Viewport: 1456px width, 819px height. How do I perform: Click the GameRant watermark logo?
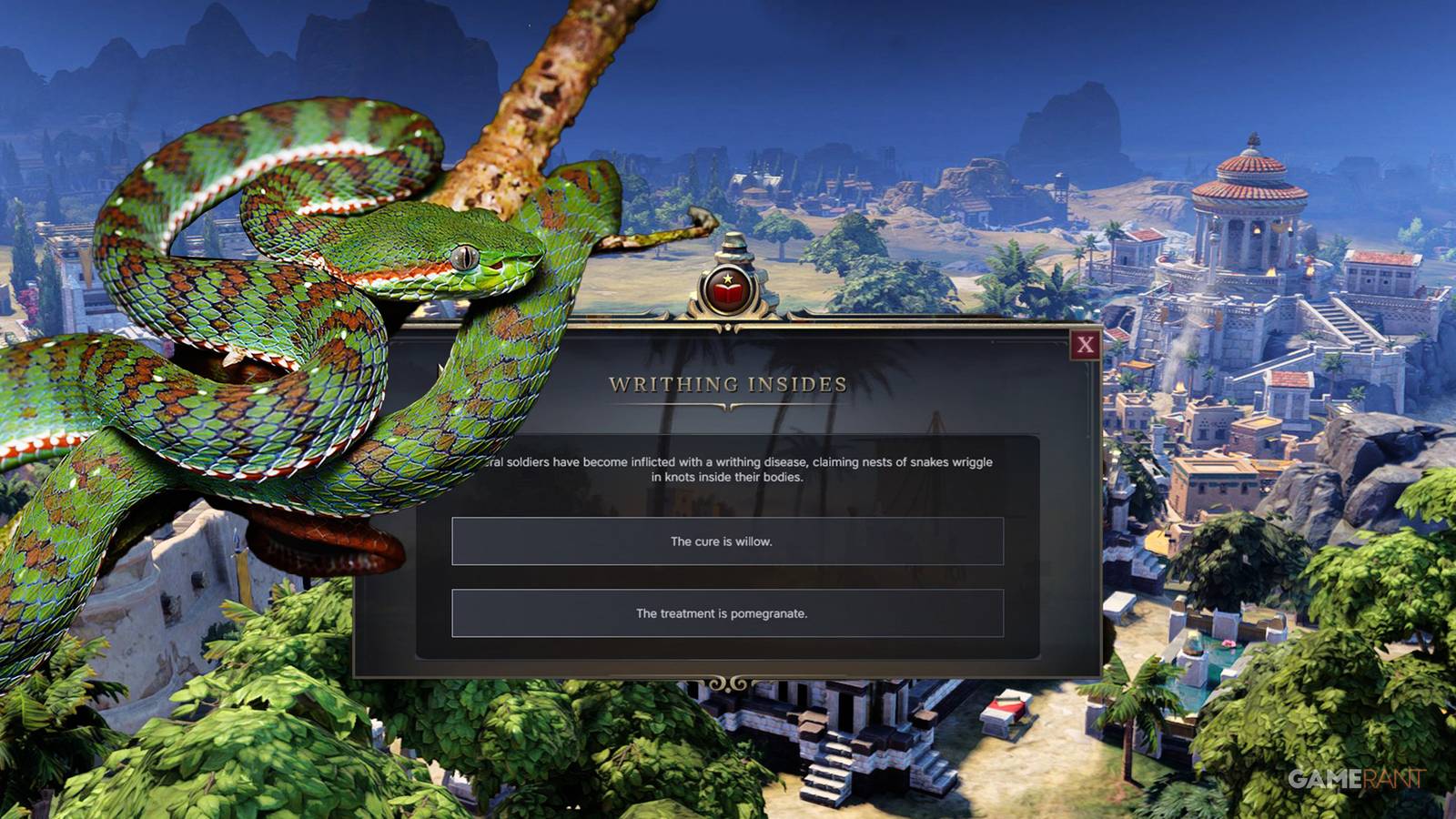point(1356,779)
